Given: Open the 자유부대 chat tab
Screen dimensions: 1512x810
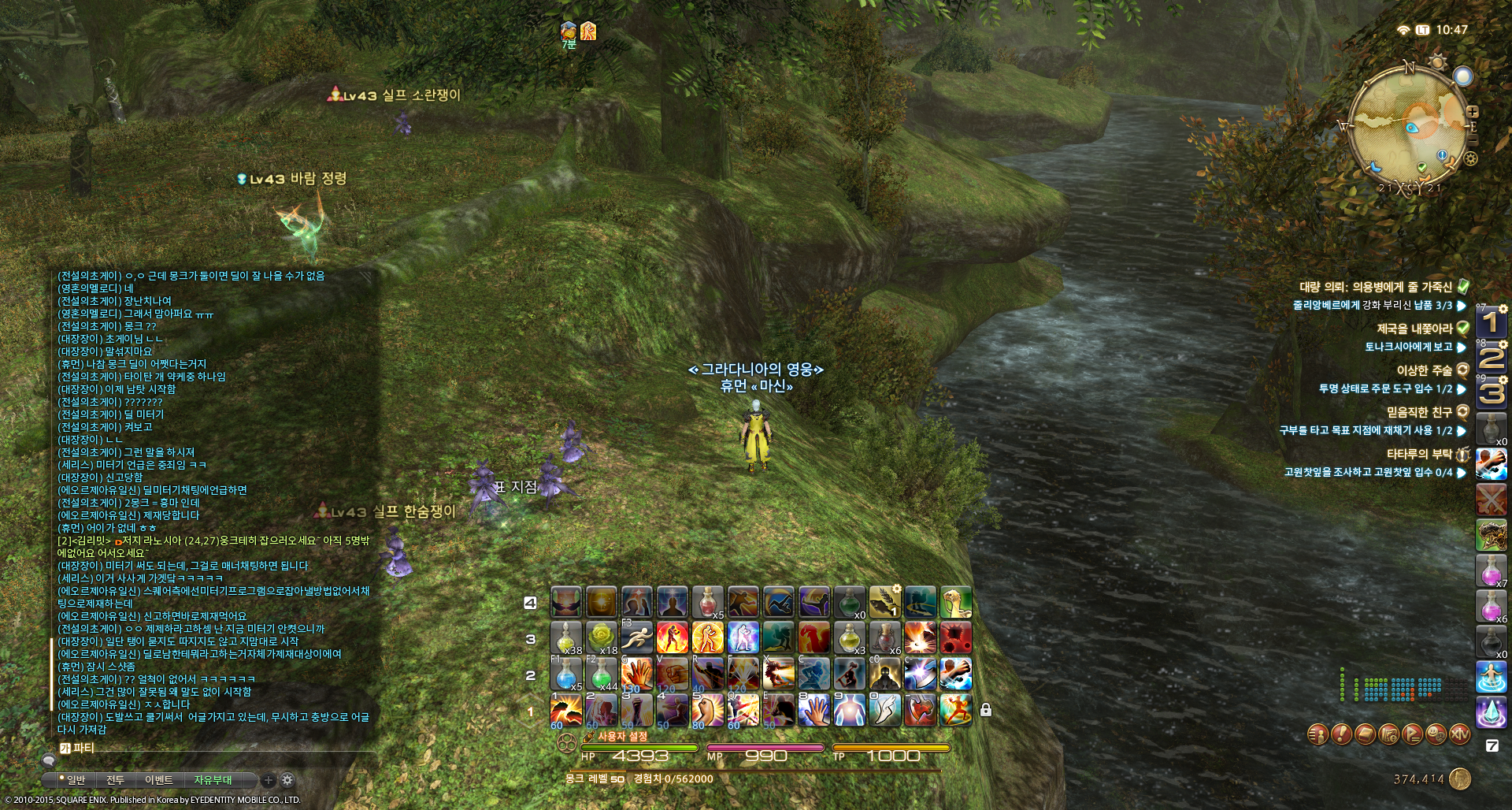Looking at the screenshot, I should 213,780.
